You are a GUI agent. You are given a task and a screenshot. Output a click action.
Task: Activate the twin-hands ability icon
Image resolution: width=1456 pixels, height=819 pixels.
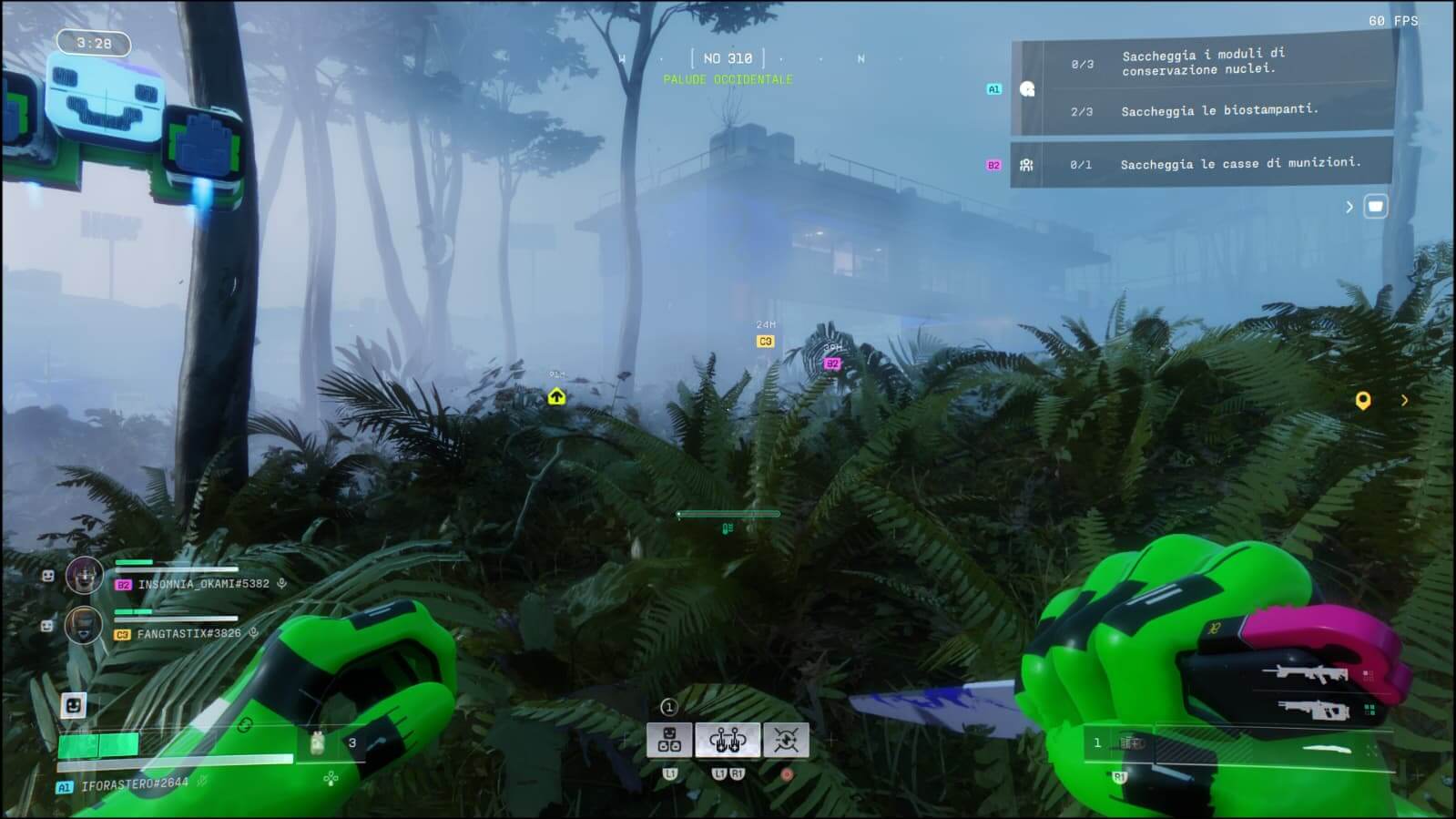[x=727, y=741]
